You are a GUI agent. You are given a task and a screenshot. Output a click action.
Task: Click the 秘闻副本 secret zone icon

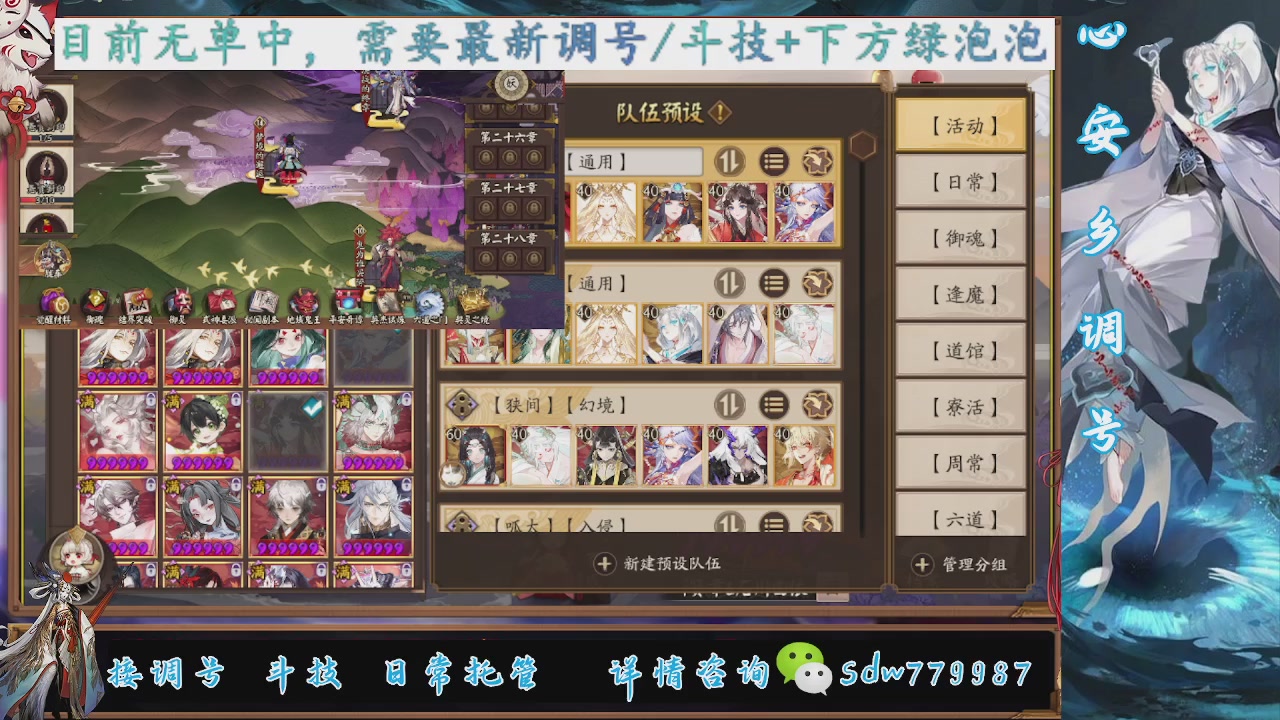point(264,300)
